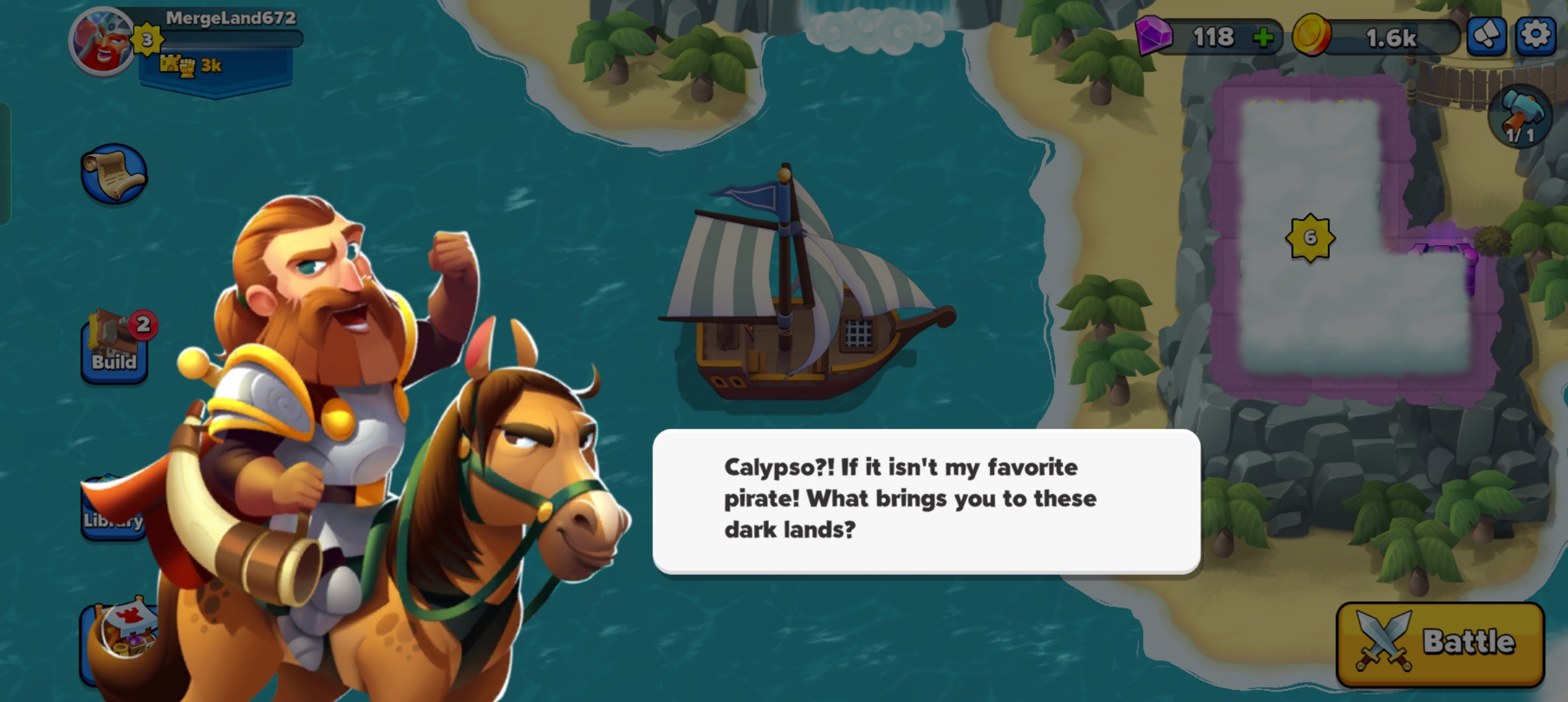
Task: Tap the player avatar portrait
Action: pyautogui.click(x=101, y=43)
